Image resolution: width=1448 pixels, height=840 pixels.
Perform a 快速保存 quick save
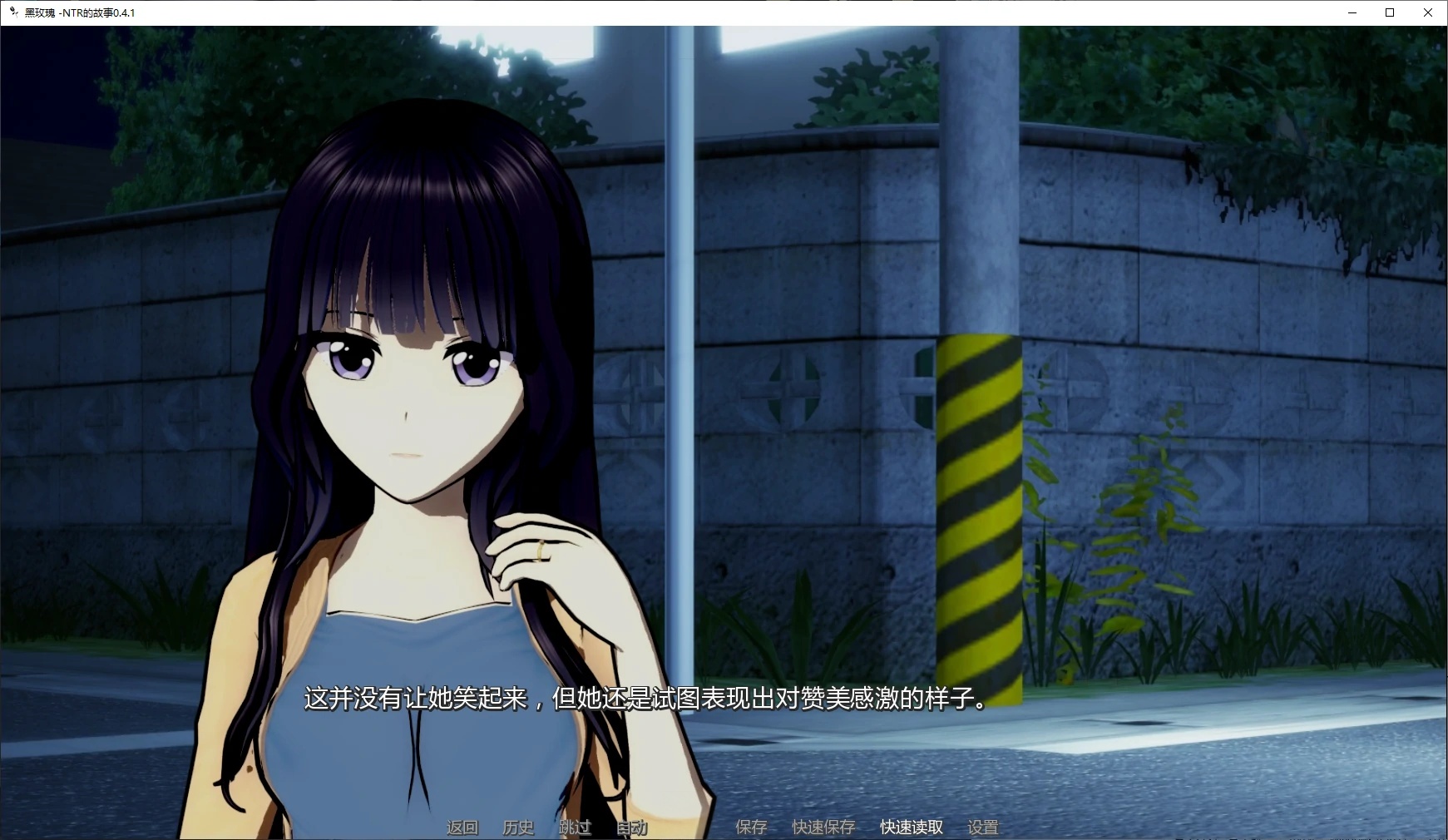(824, 828)
